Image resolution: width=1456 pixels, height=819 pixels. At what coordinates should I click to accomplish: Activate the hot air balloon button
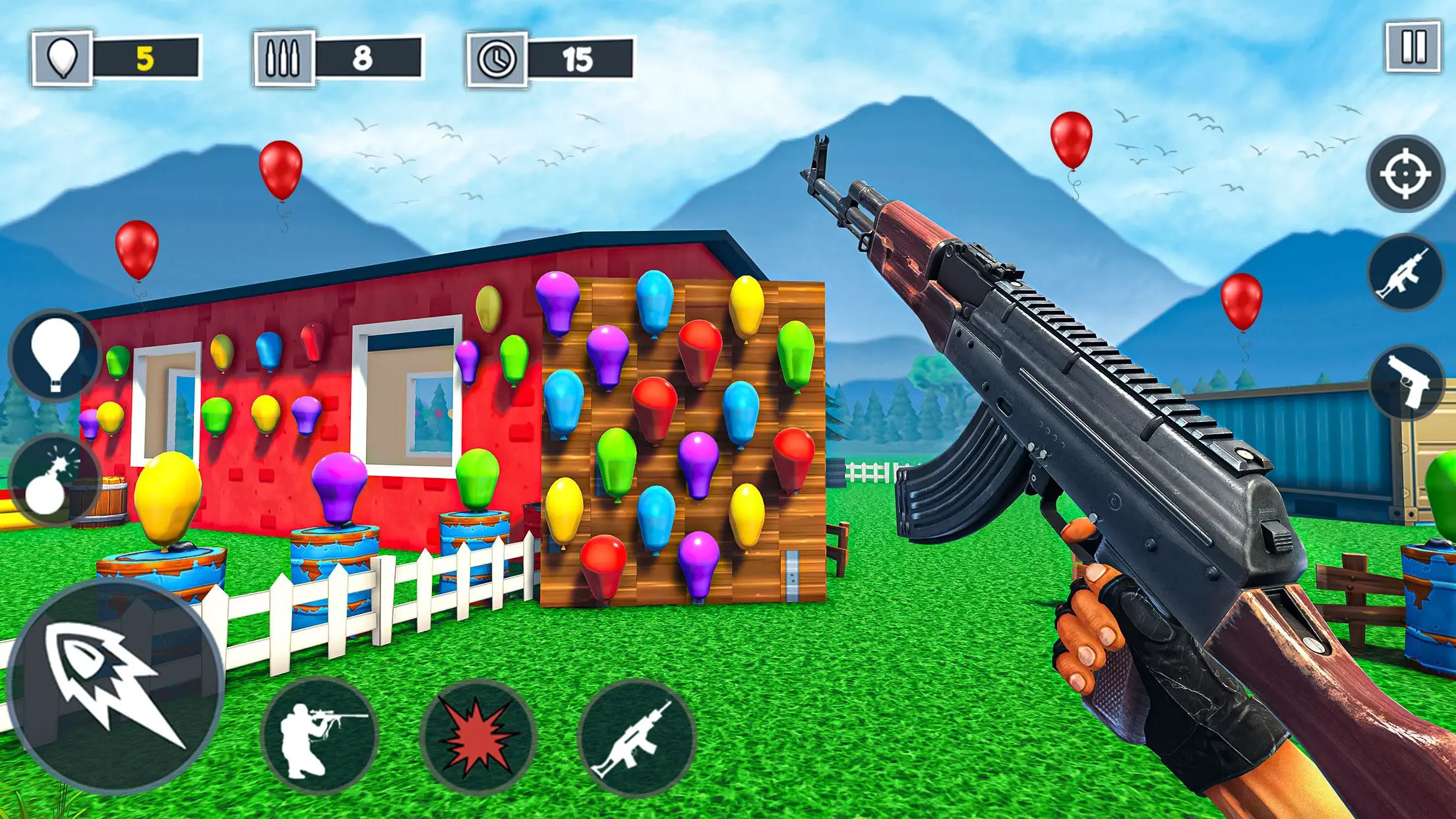tap(55, 356)
